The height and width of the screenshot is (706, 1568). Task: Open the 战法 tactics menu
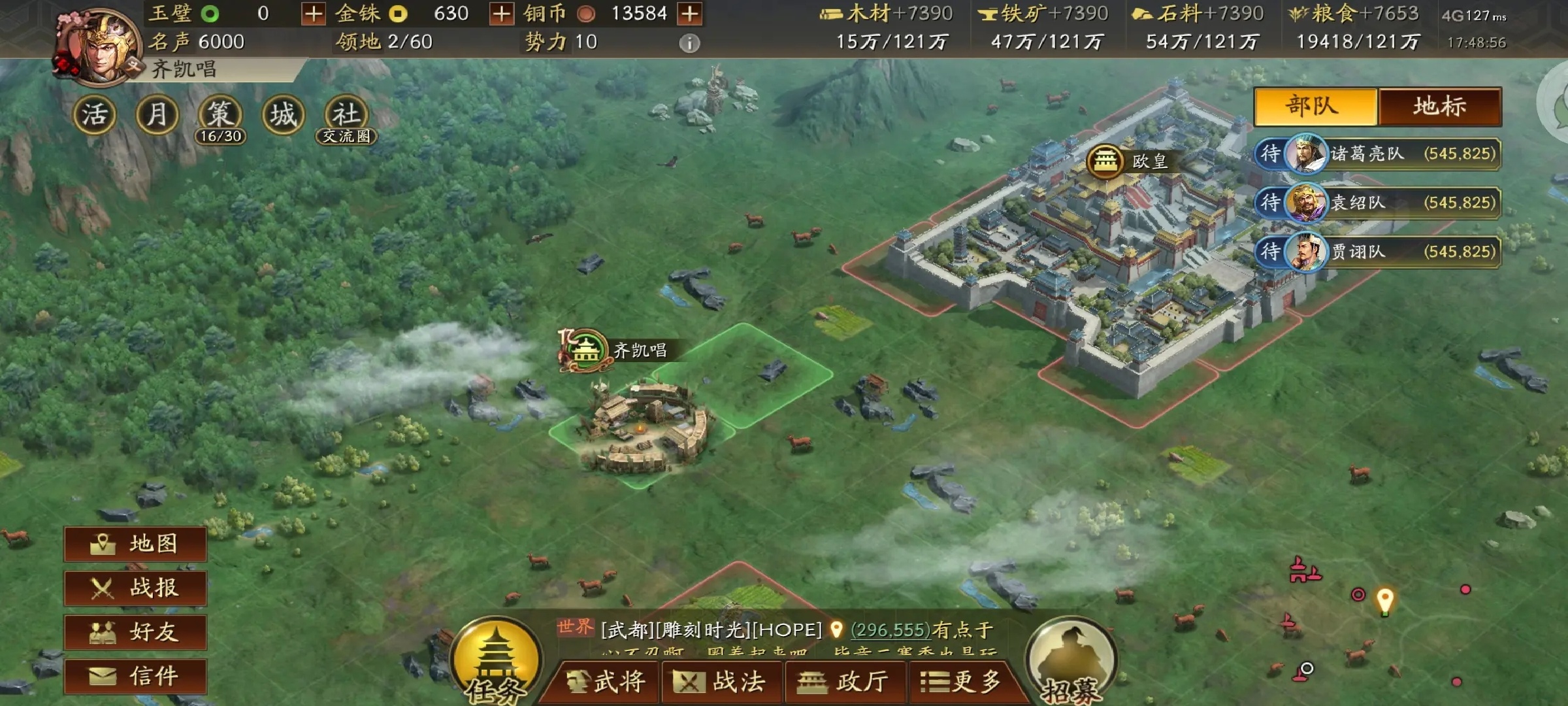tap(723, 682)
